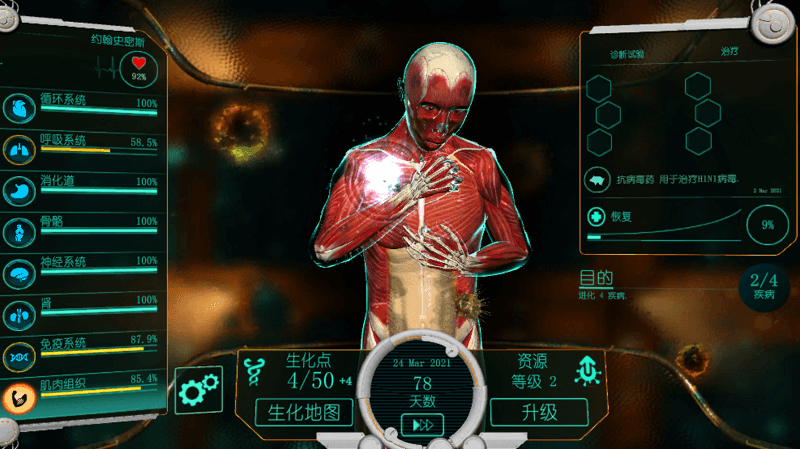Open the 生化地图 bio map

(x=305, y=412)
